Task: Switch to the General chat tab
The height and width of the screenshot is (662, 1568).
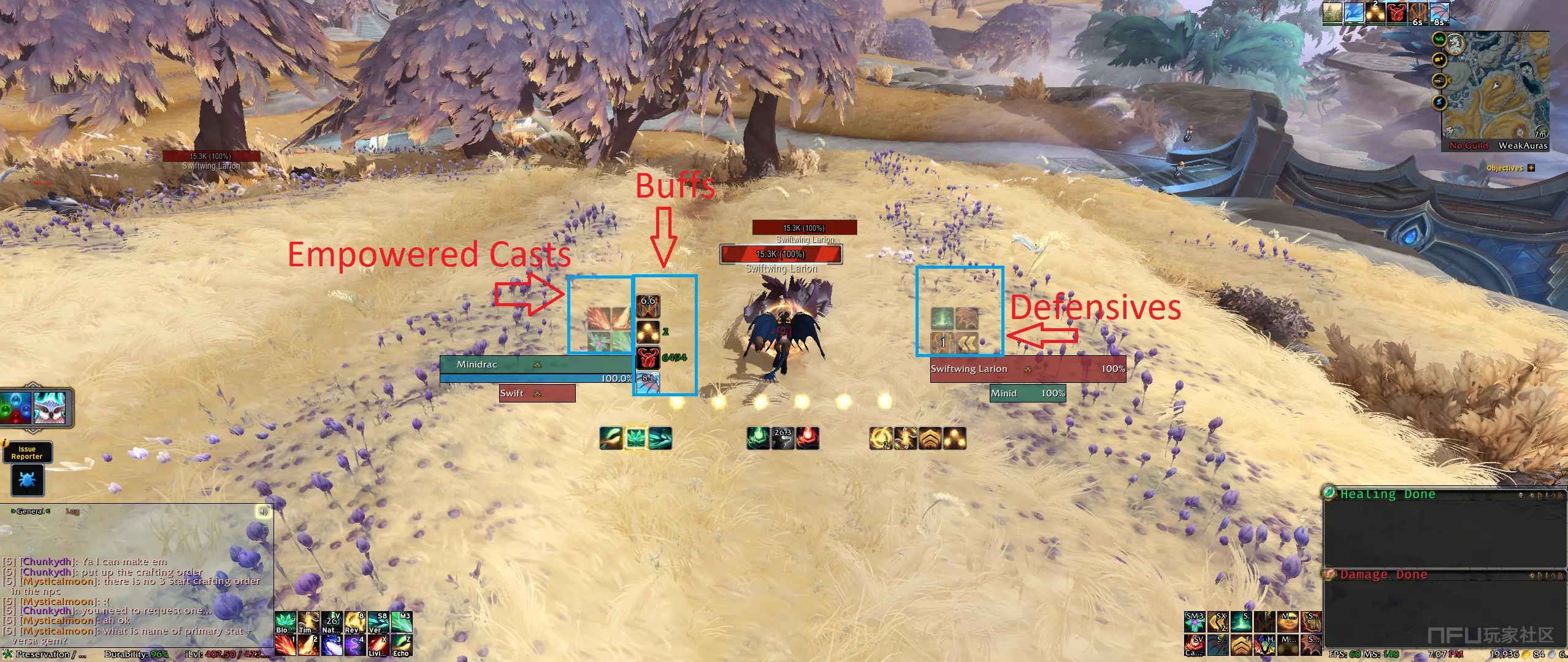Action: click(31, 511)
